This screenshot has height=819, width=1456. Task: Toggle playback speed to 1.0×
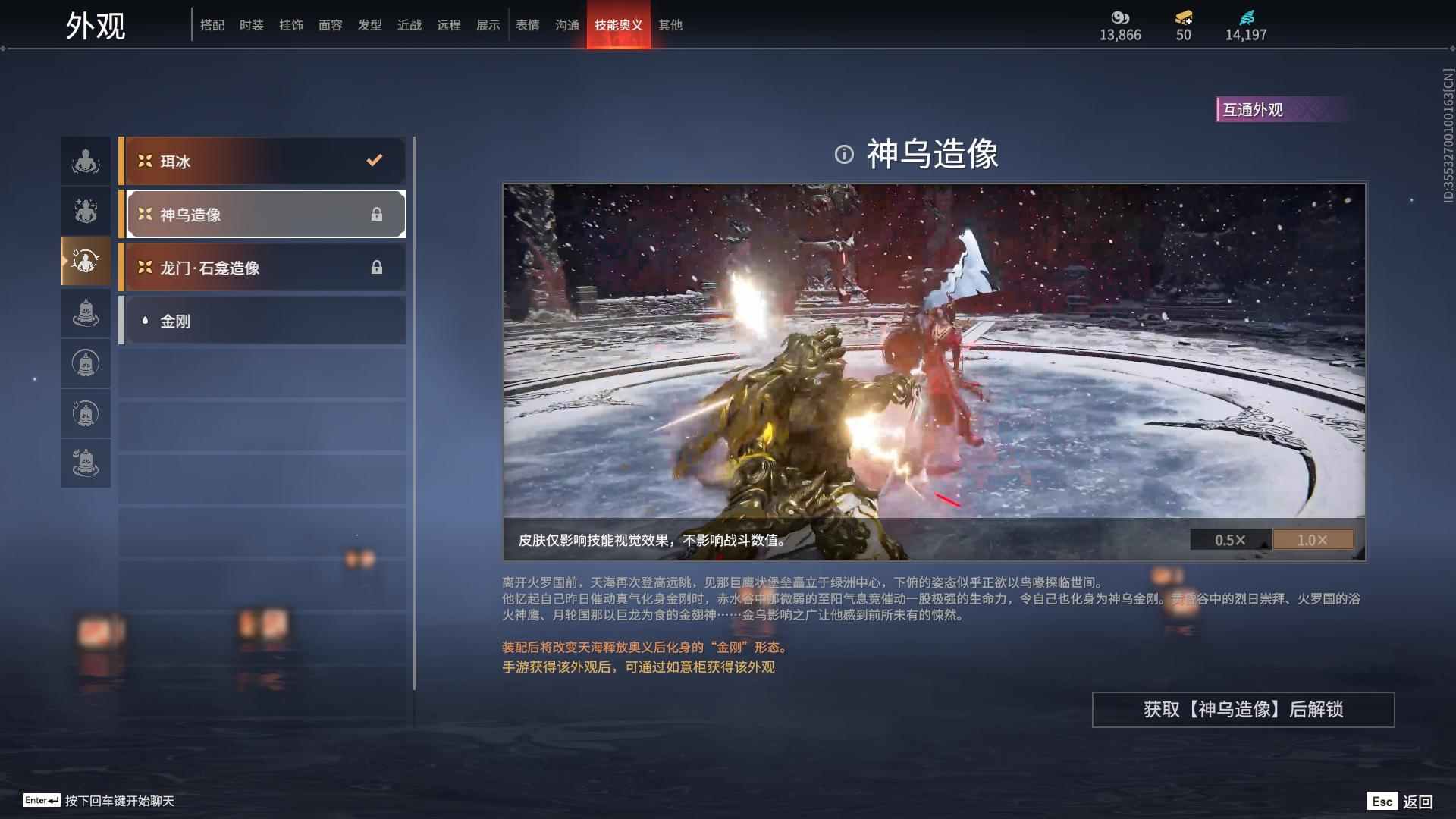coord(1313,540)
